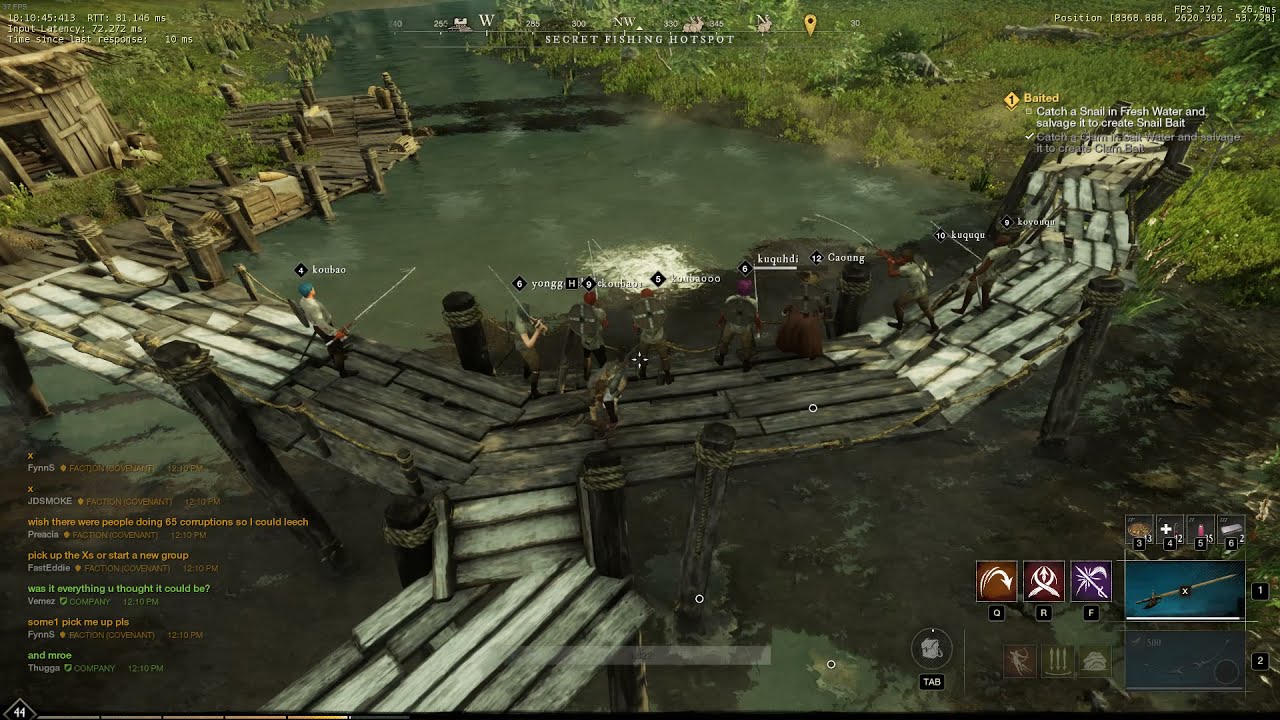Open the Baited quest tracker entry

tap(1041, 98)
